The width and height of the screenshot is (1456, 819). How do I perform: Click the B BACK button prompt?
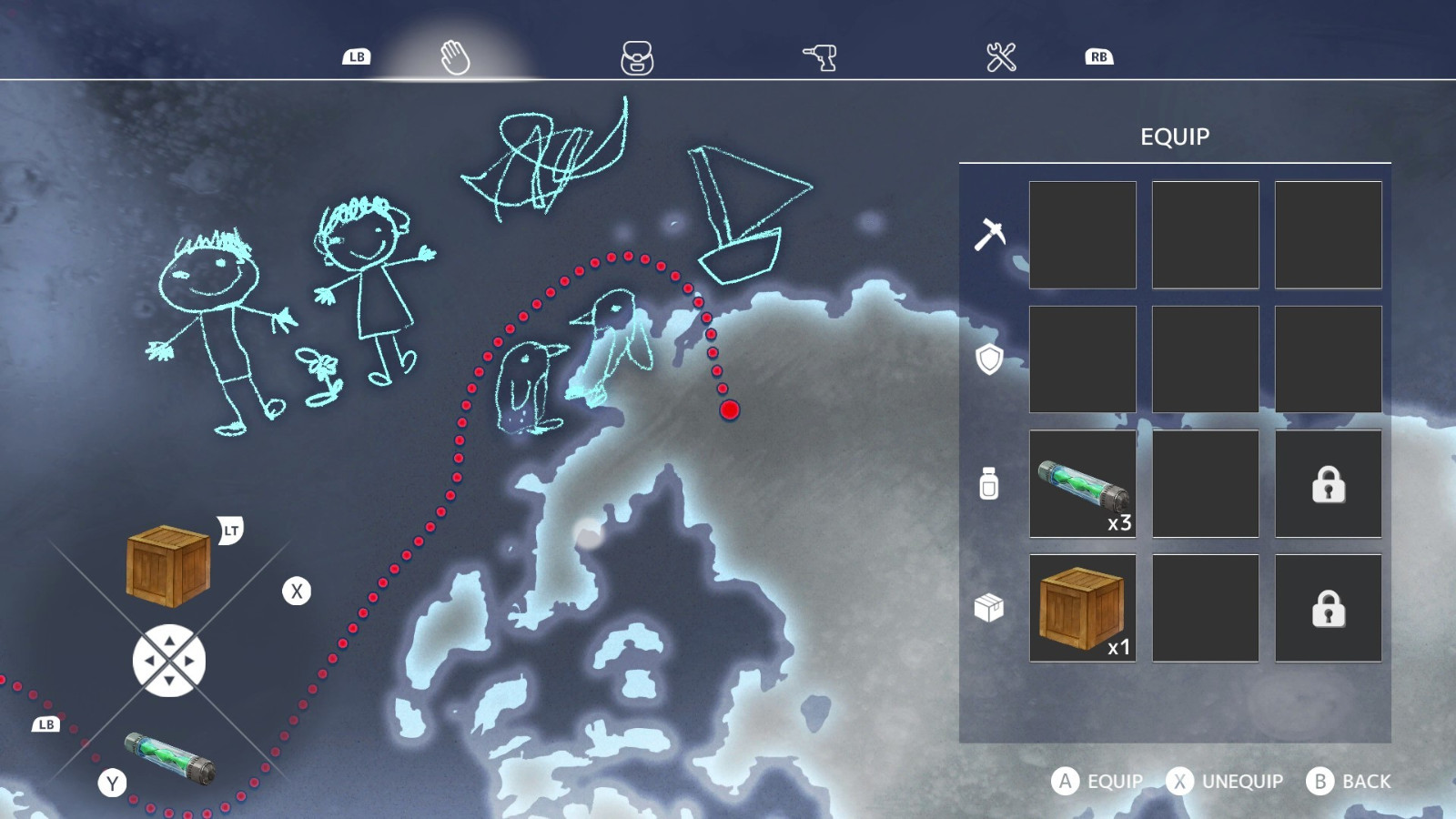coord(1352,781)
